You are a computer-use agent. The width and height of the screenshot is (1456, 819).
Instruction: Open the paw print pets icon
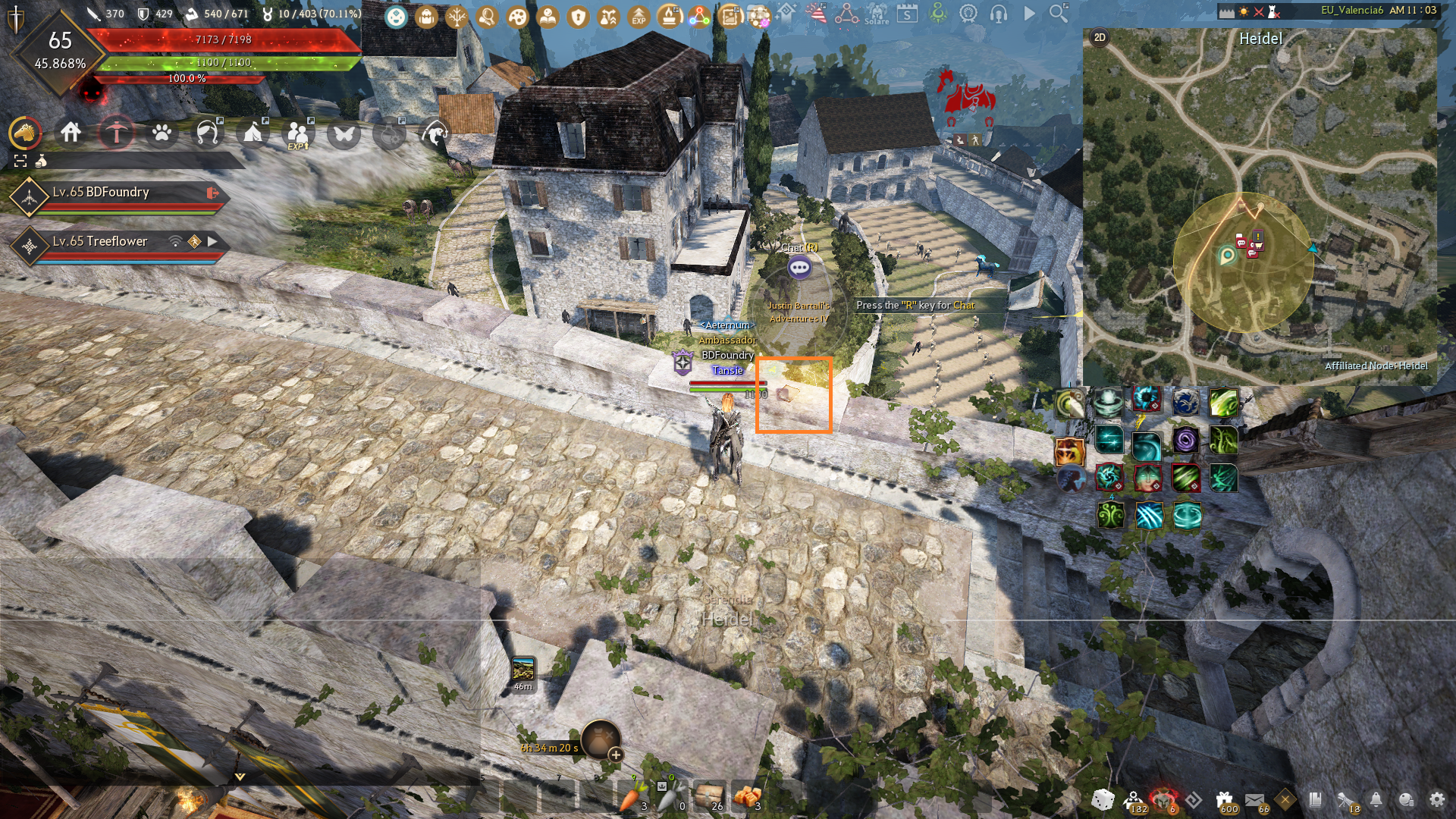coord(162,133)
